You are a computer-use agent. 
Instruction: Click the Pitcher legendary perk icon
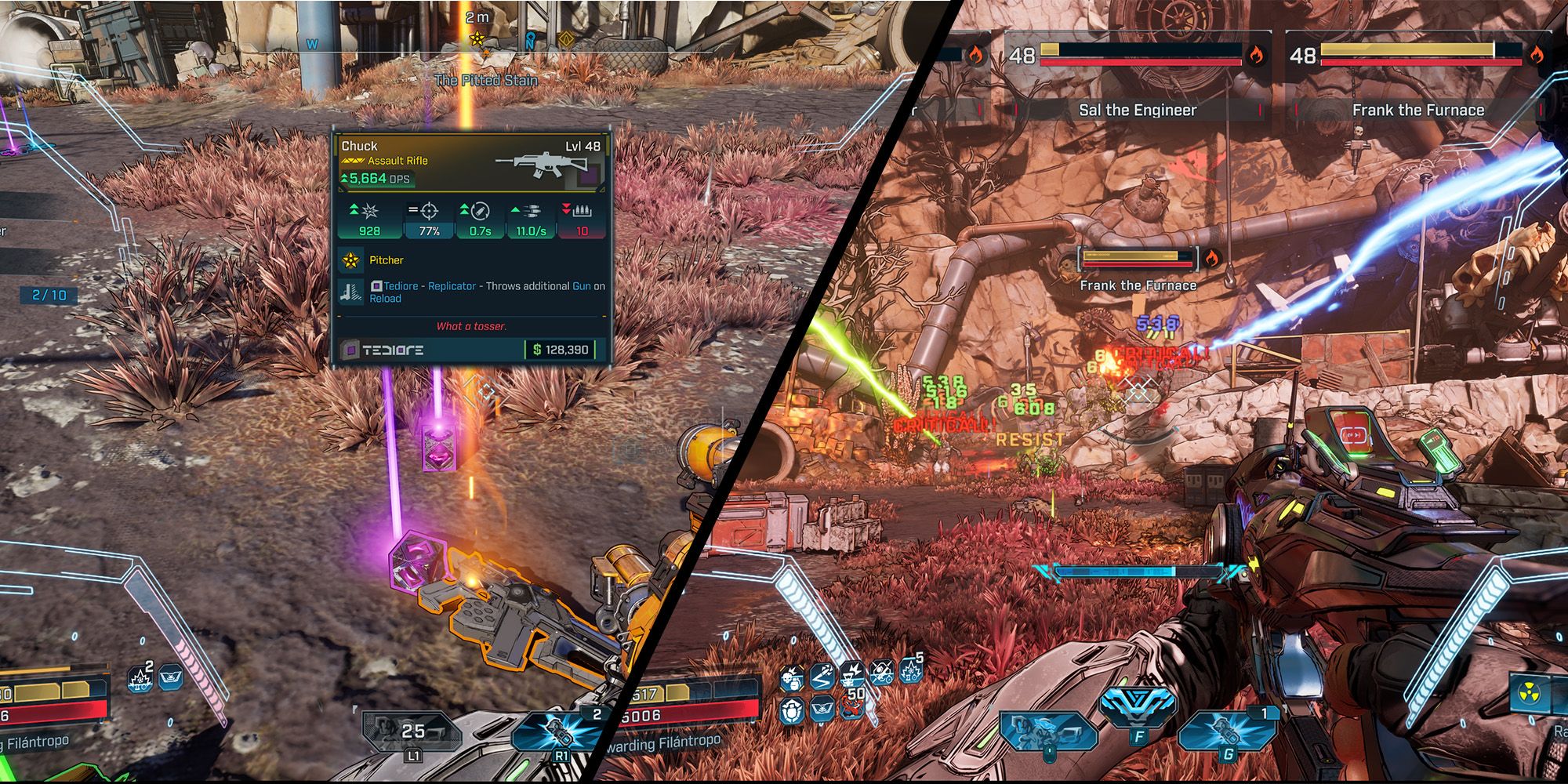click(350, 260)
